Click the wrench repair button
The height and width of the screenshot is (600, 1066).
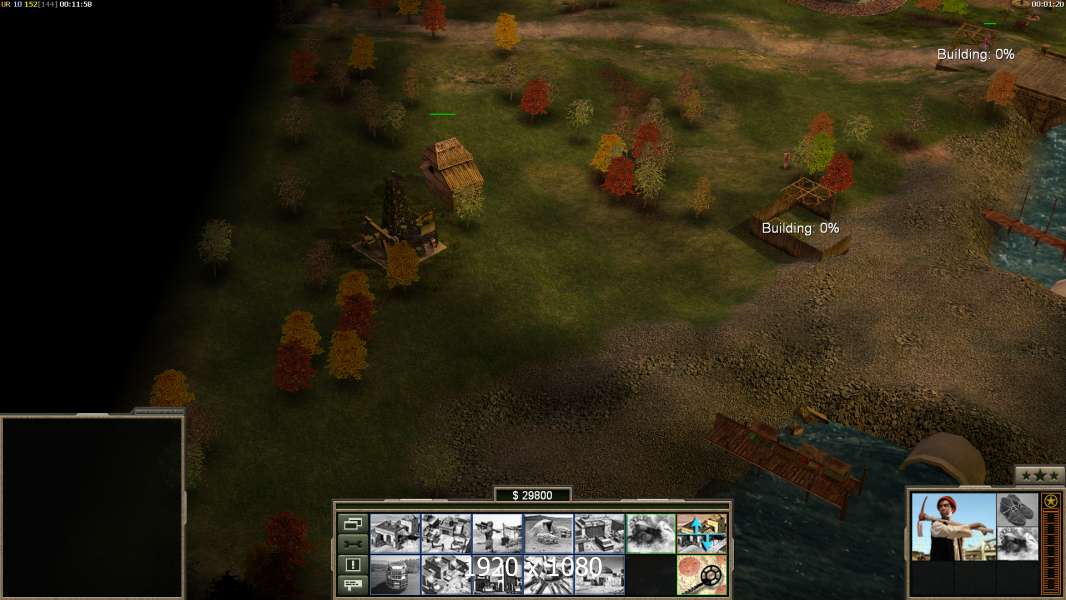[x=352, y=543]
